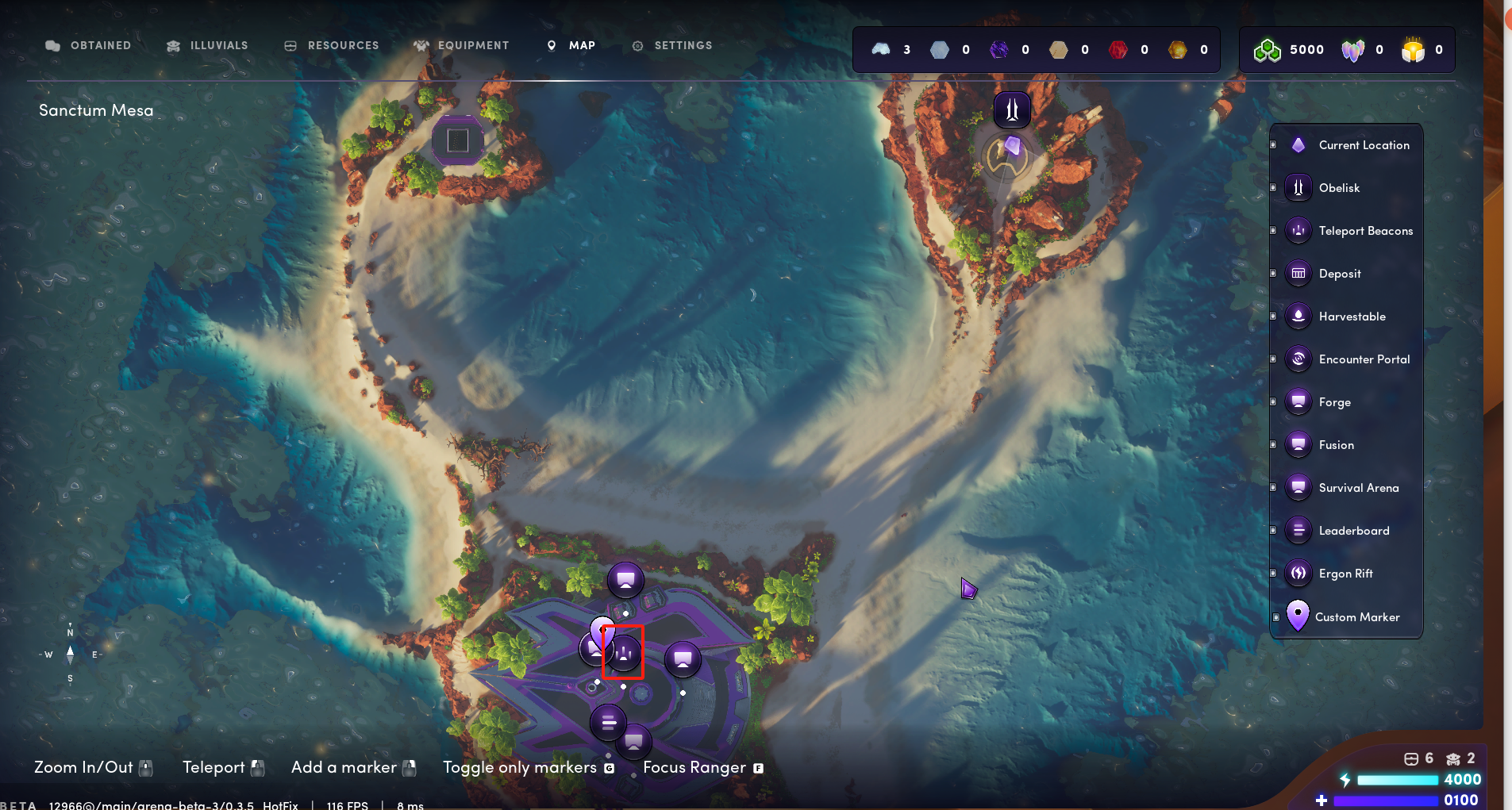The height and width of the screenshot is (810, 1512).
Task: Switch to the Illuvials tab
Action: (x=207, y=46)
